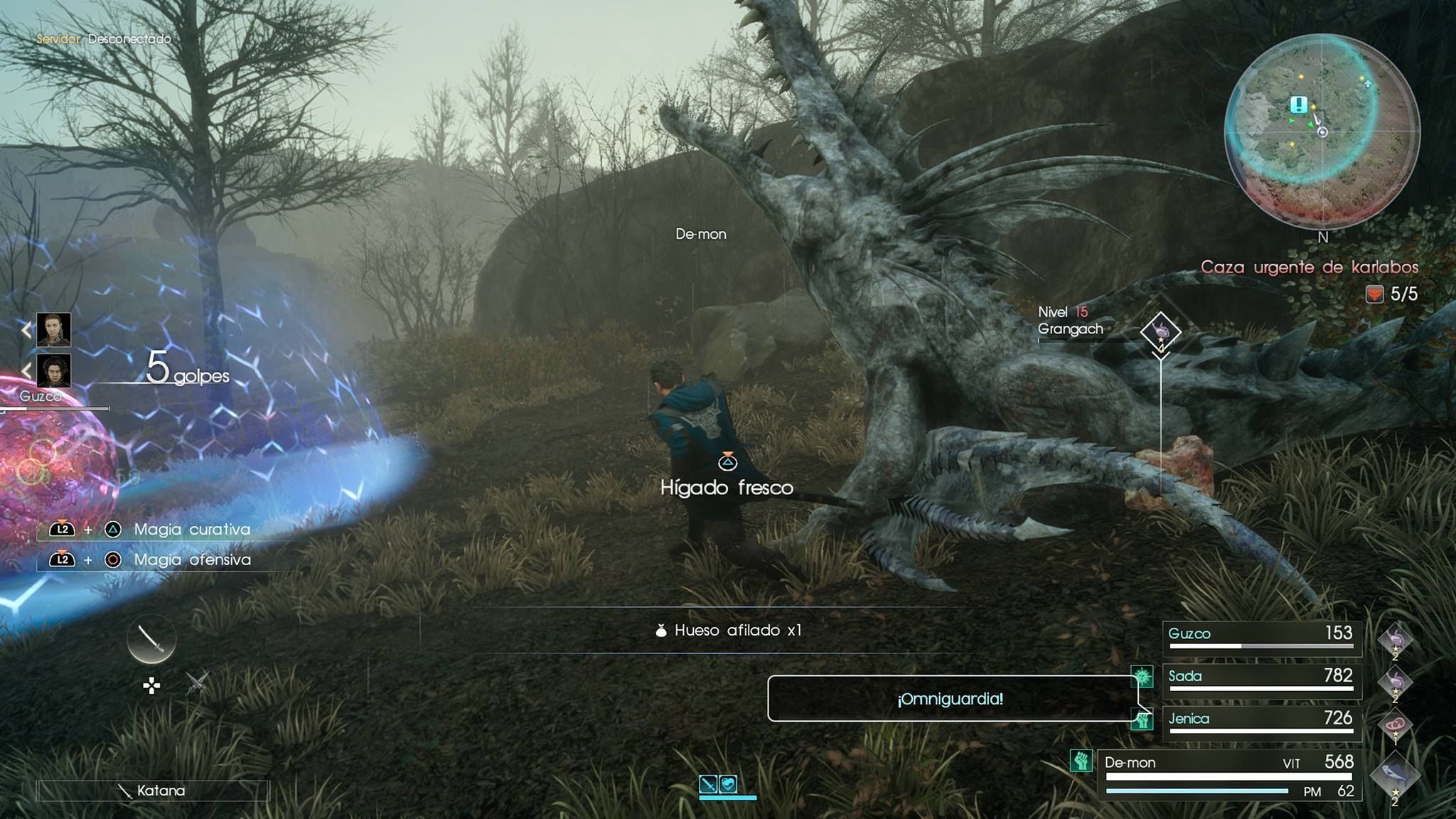Select the lower party member portrait
The image size is (1456, 819).
pos(54,370)
